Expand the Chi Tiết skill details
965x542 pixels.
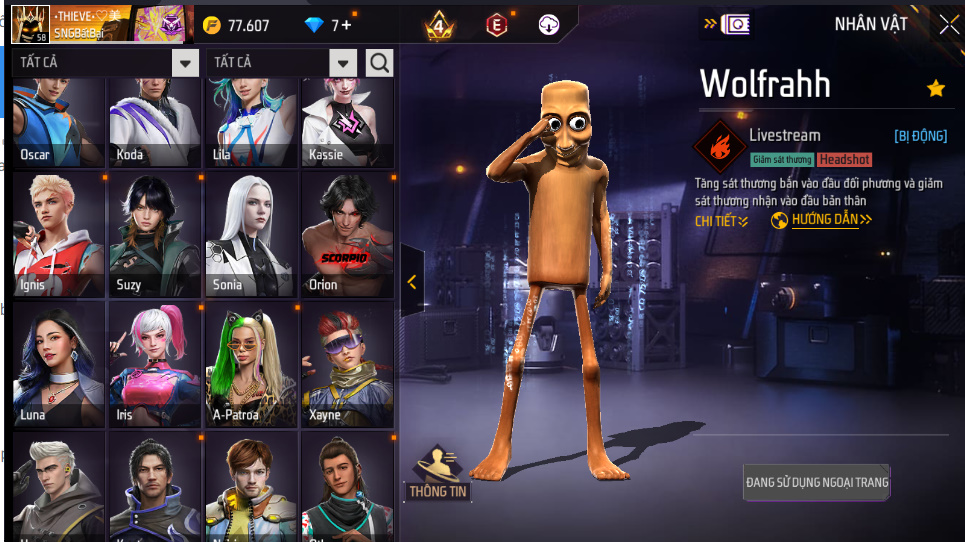[x=721, y=221]
